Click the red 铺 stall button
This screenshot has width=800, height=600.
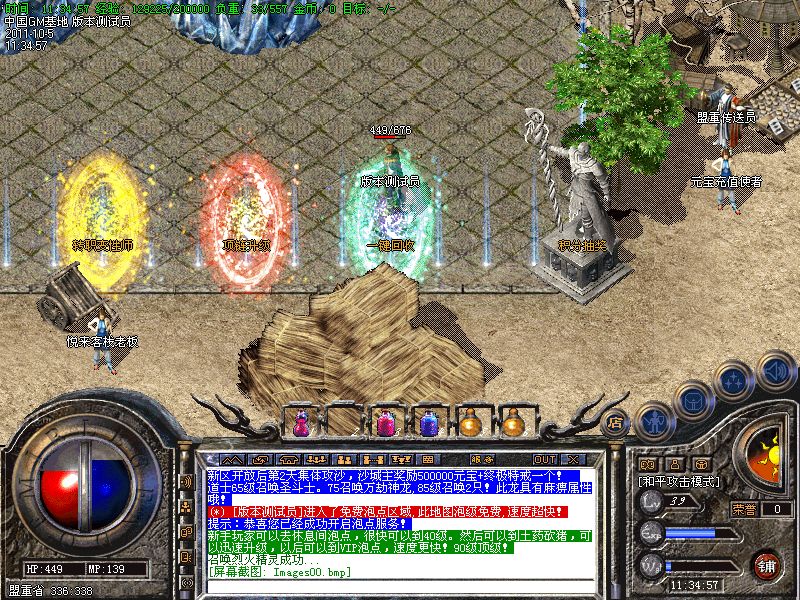click(767, 564)
